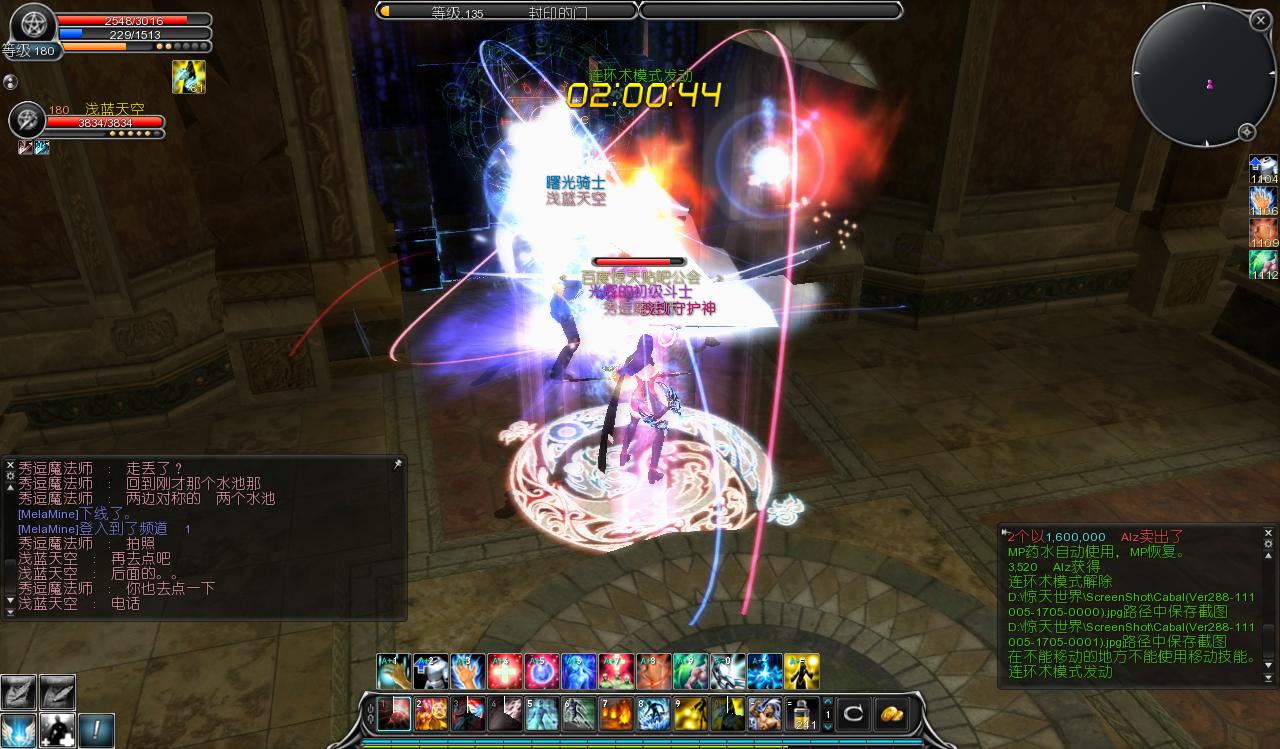The width and height of the screenshot is (1280, 749).
Task: Switch the hotbar page with the up arrow
Action: [x=827, y=702]
